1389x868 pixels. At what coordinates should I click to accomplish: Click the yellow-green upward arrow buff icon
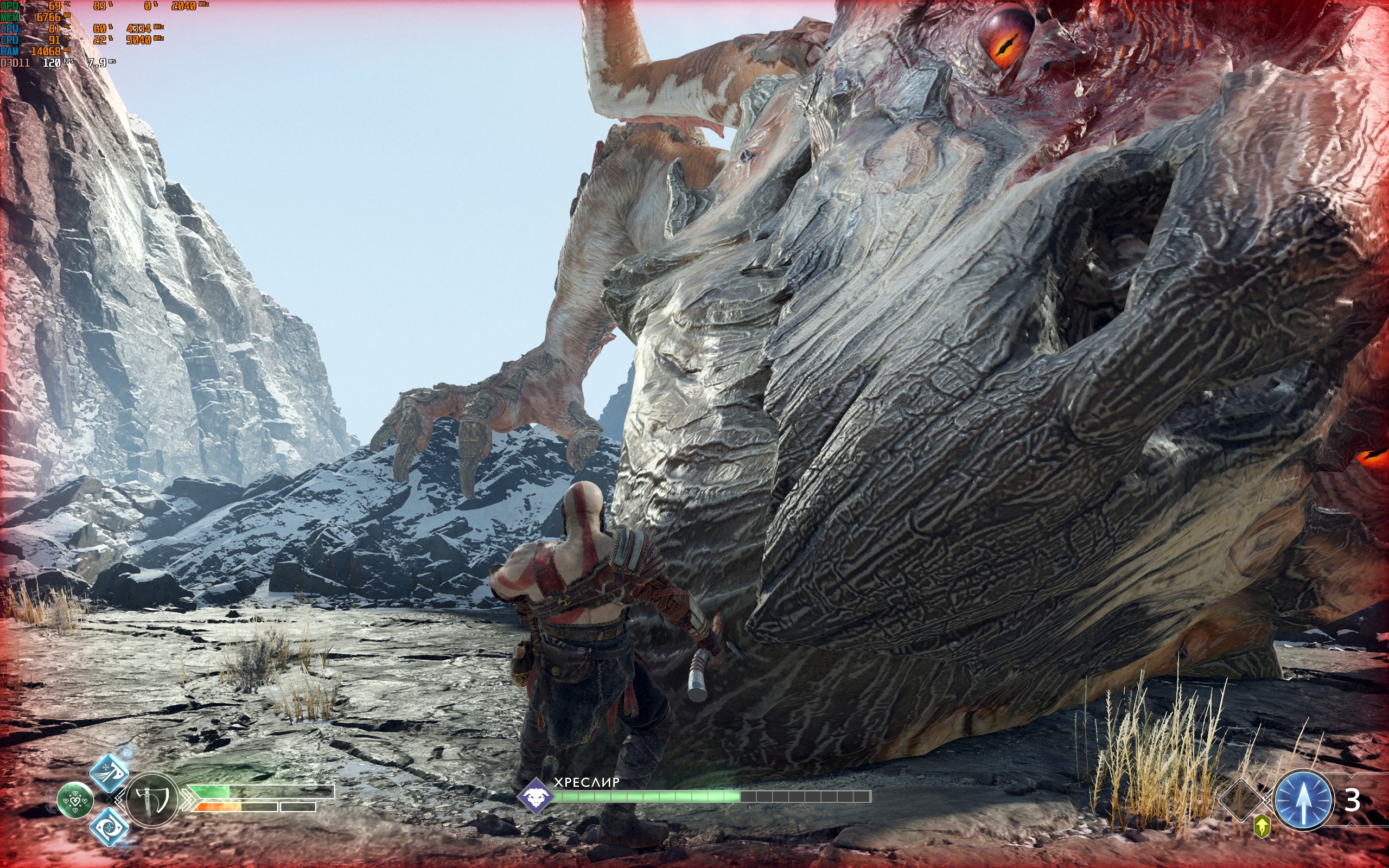coord(1262,827)
